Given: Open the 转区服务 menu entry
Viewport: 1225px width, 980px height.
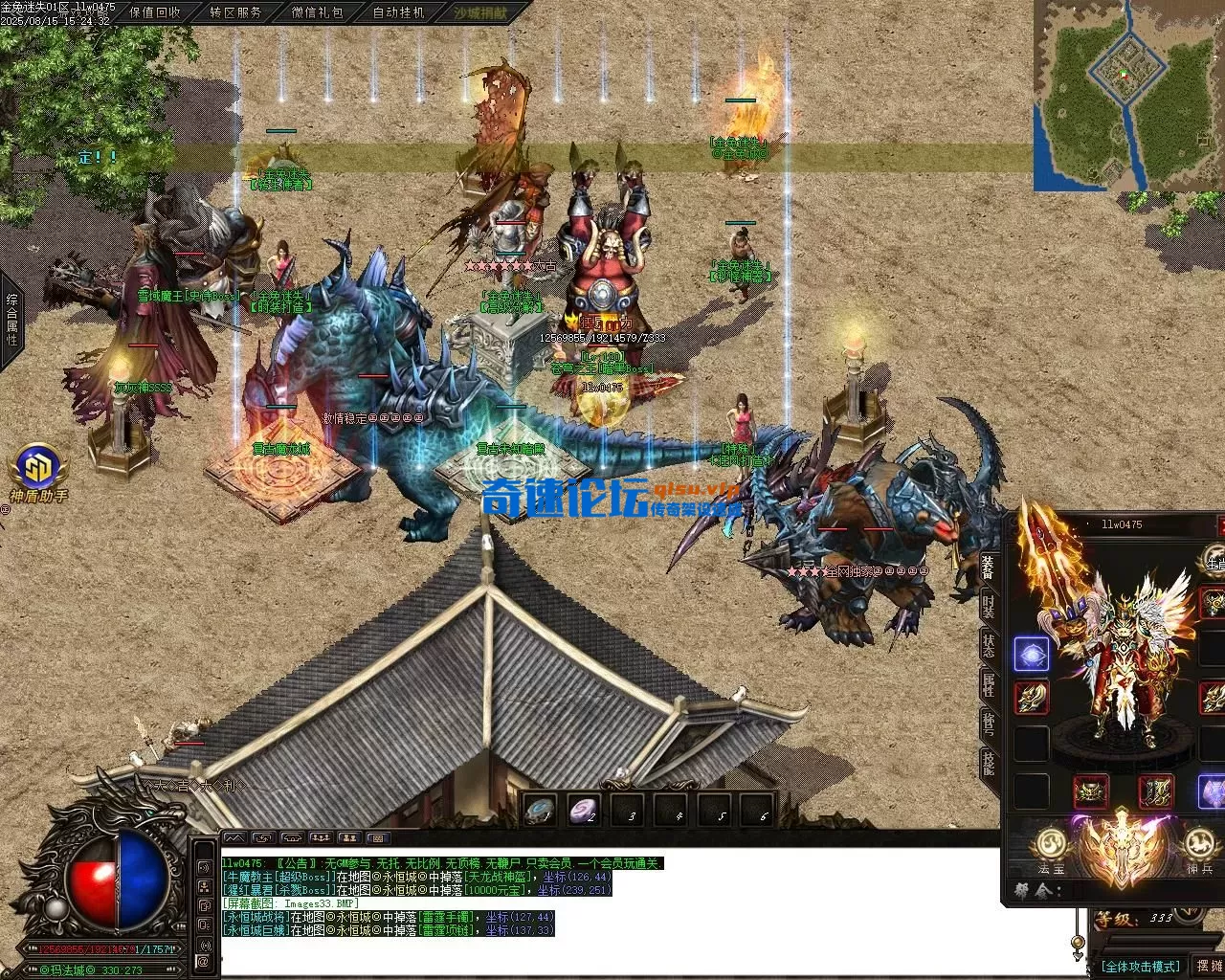Looking at the screenshot, I should click(235, 12).
